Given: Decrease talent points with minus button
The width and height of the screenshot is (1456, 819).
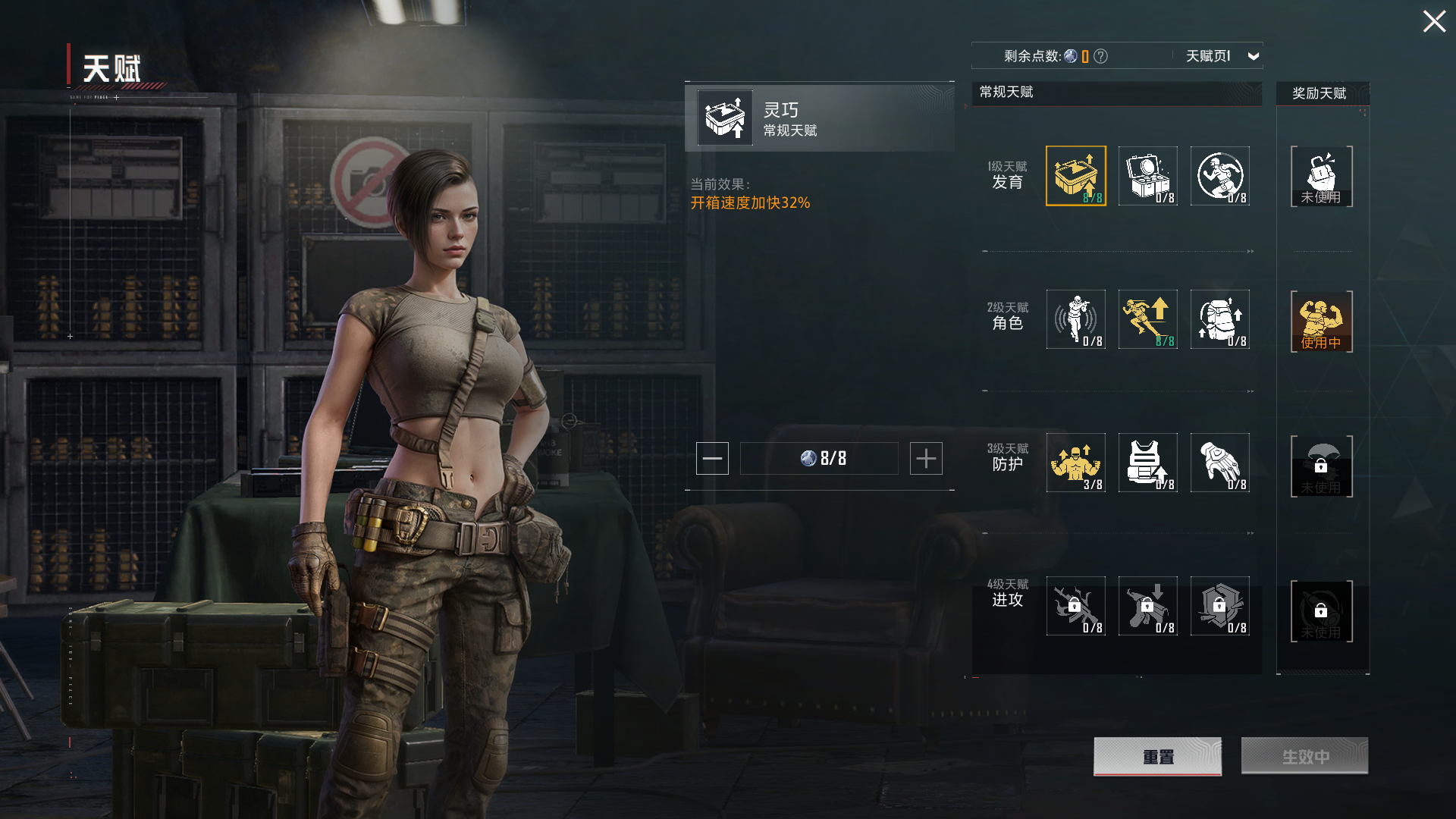Looking at the screenshot, I should (712, 458).
